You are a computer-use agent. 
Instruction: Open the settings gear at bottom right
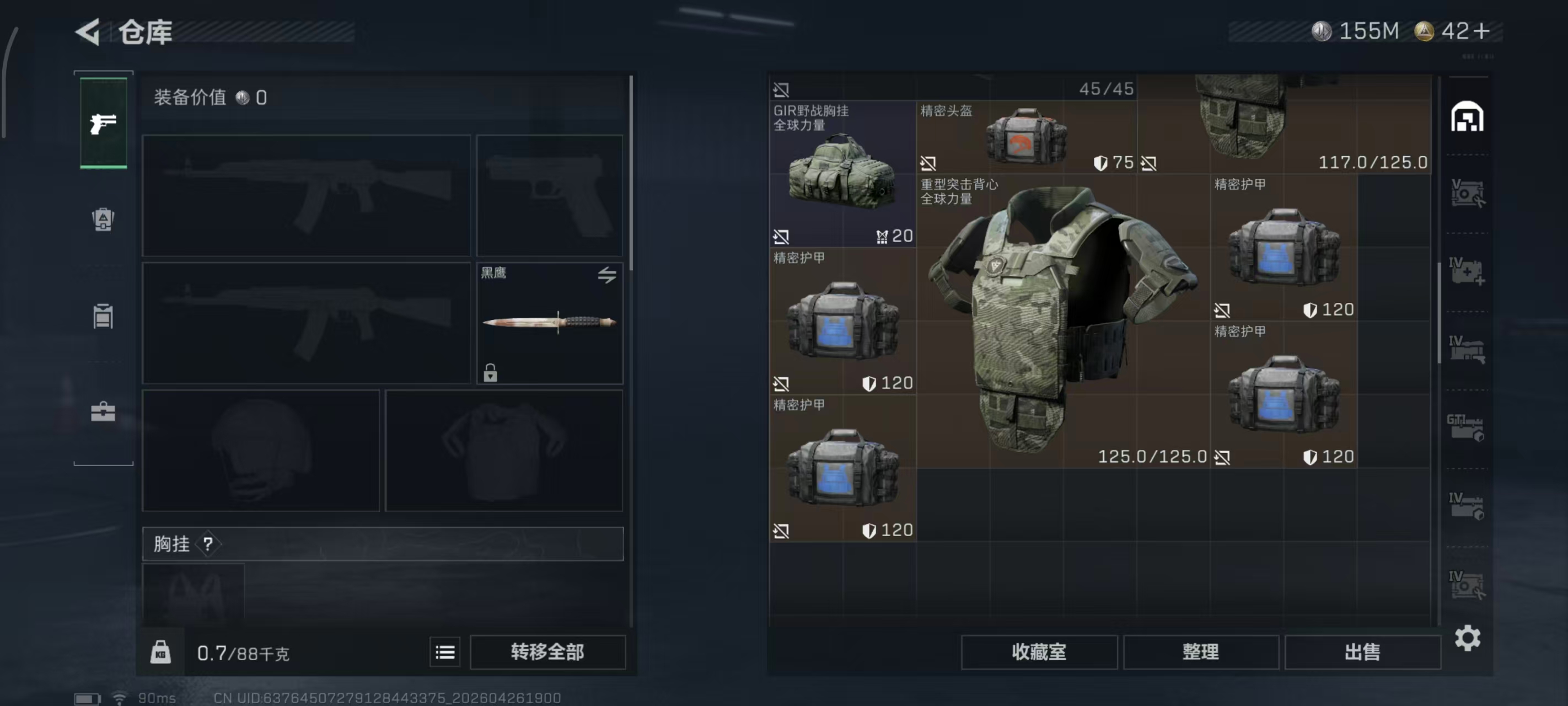[1468, 638]
